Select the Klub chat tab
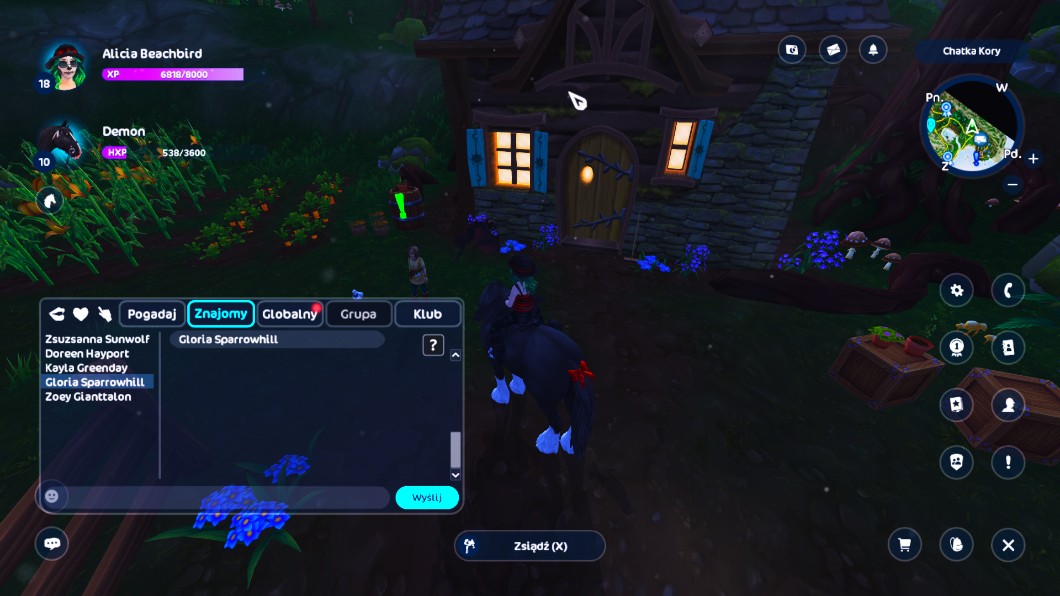The image size is (1060, 596). (427, 314)
